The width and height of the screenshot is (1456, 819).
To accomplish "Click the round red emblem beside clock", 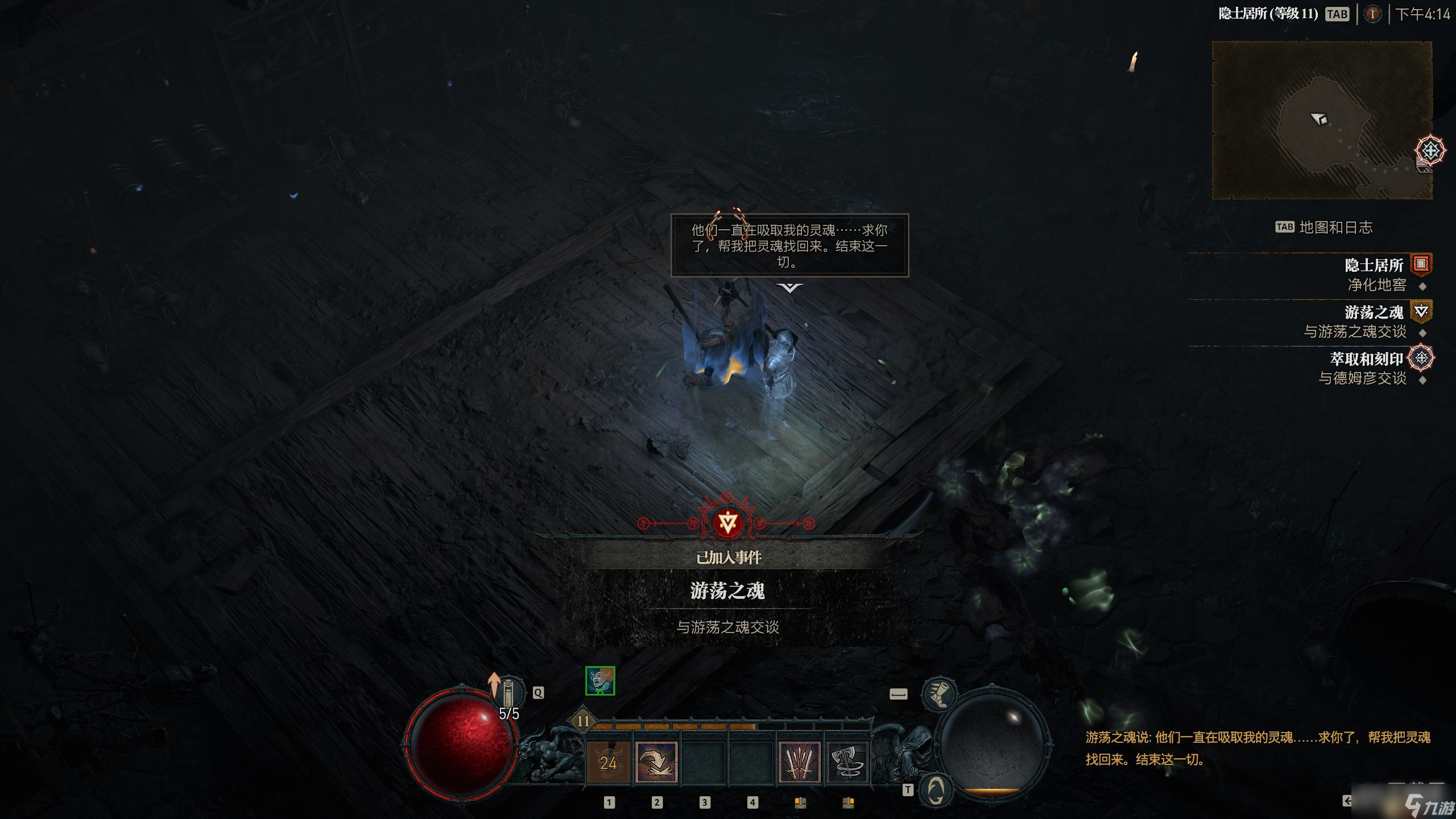I will (x=1372, y=14).
